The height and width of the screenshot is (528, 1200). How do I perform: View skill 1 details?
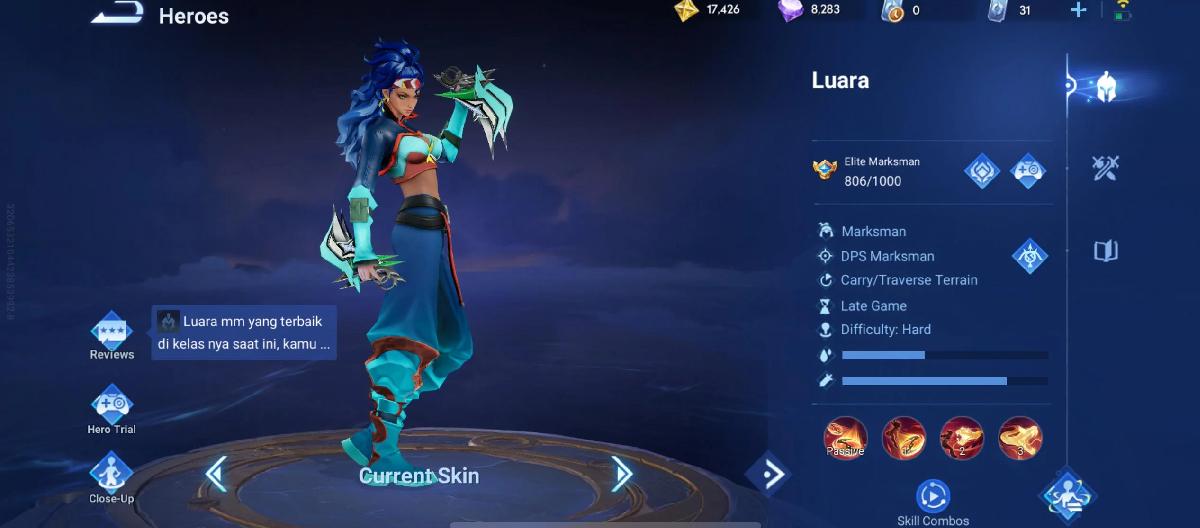tap(903, 438)
